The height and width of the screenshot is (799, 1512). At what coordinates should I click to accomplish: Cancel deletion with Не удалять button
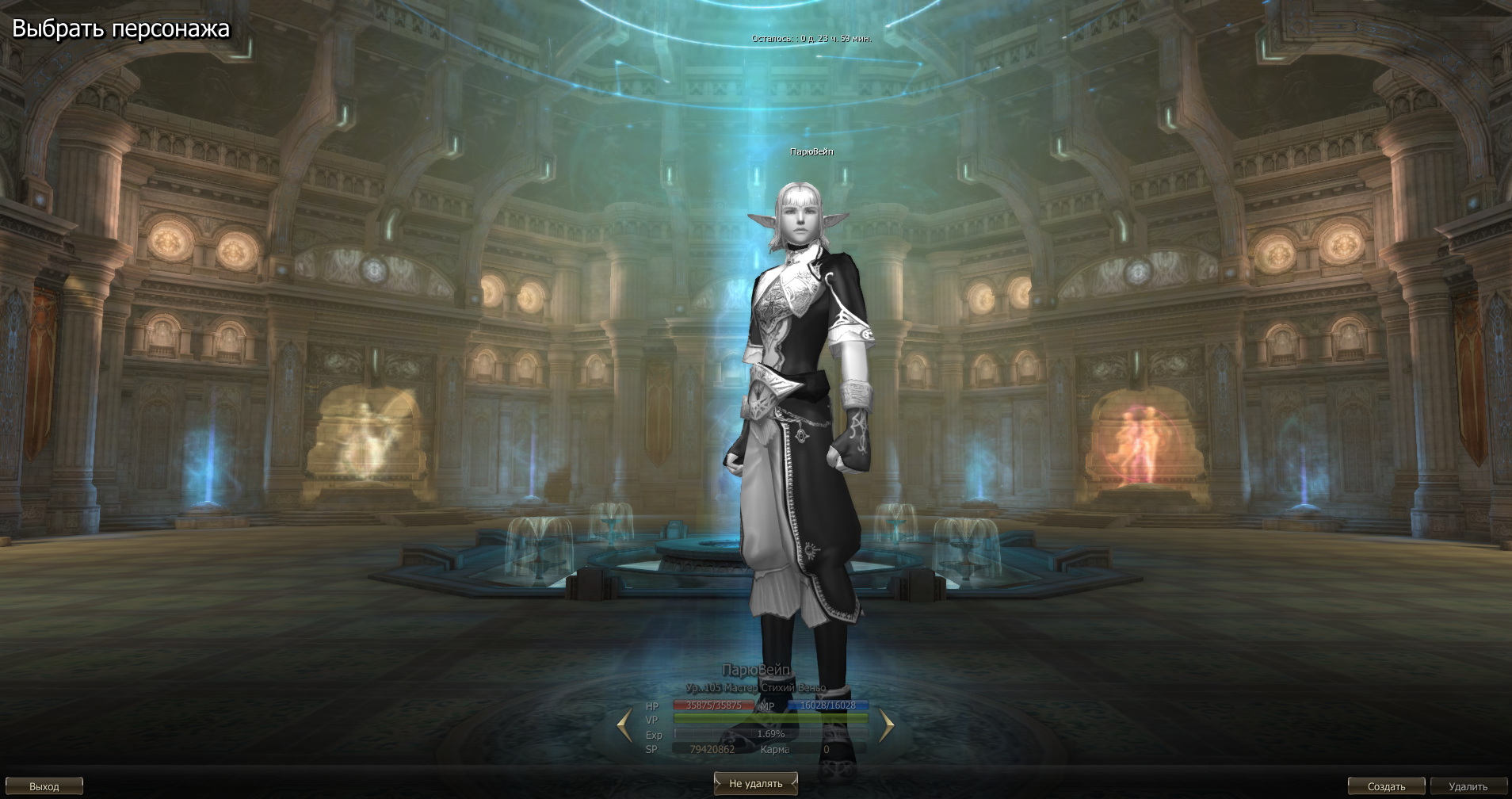pos(755,783)
